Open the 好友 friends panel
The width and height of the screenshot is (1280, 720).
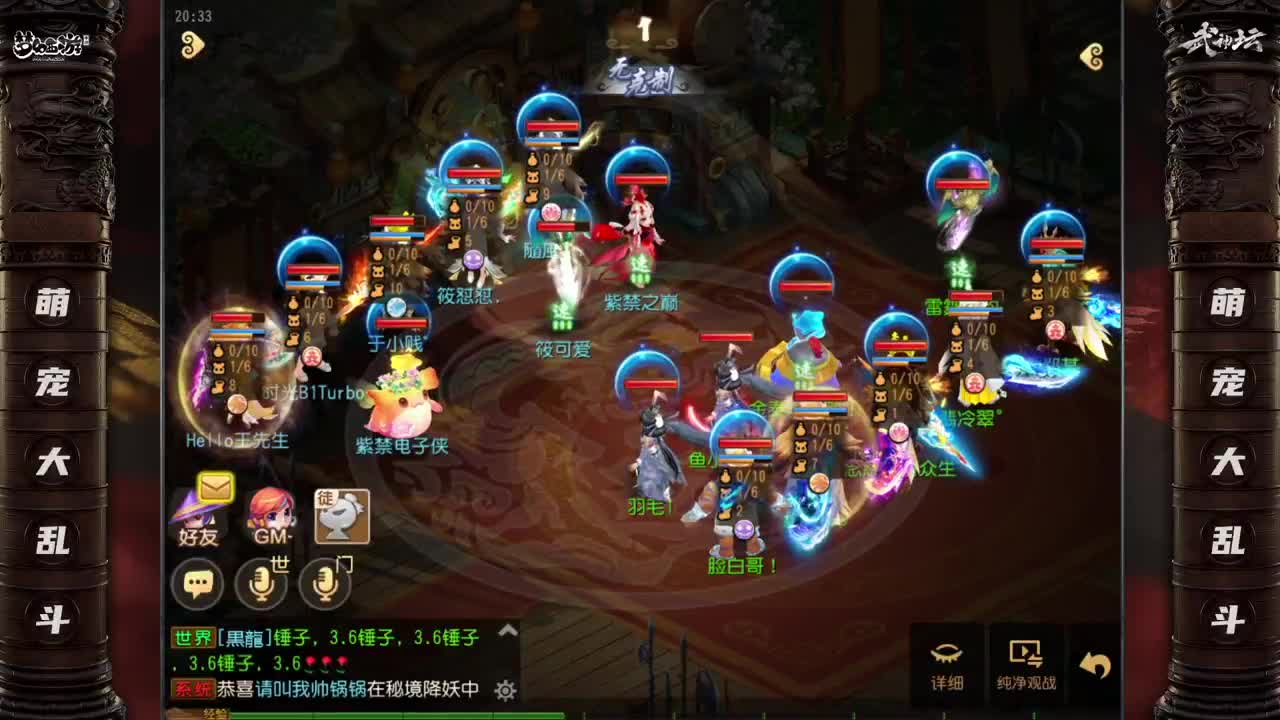(199, 517)
